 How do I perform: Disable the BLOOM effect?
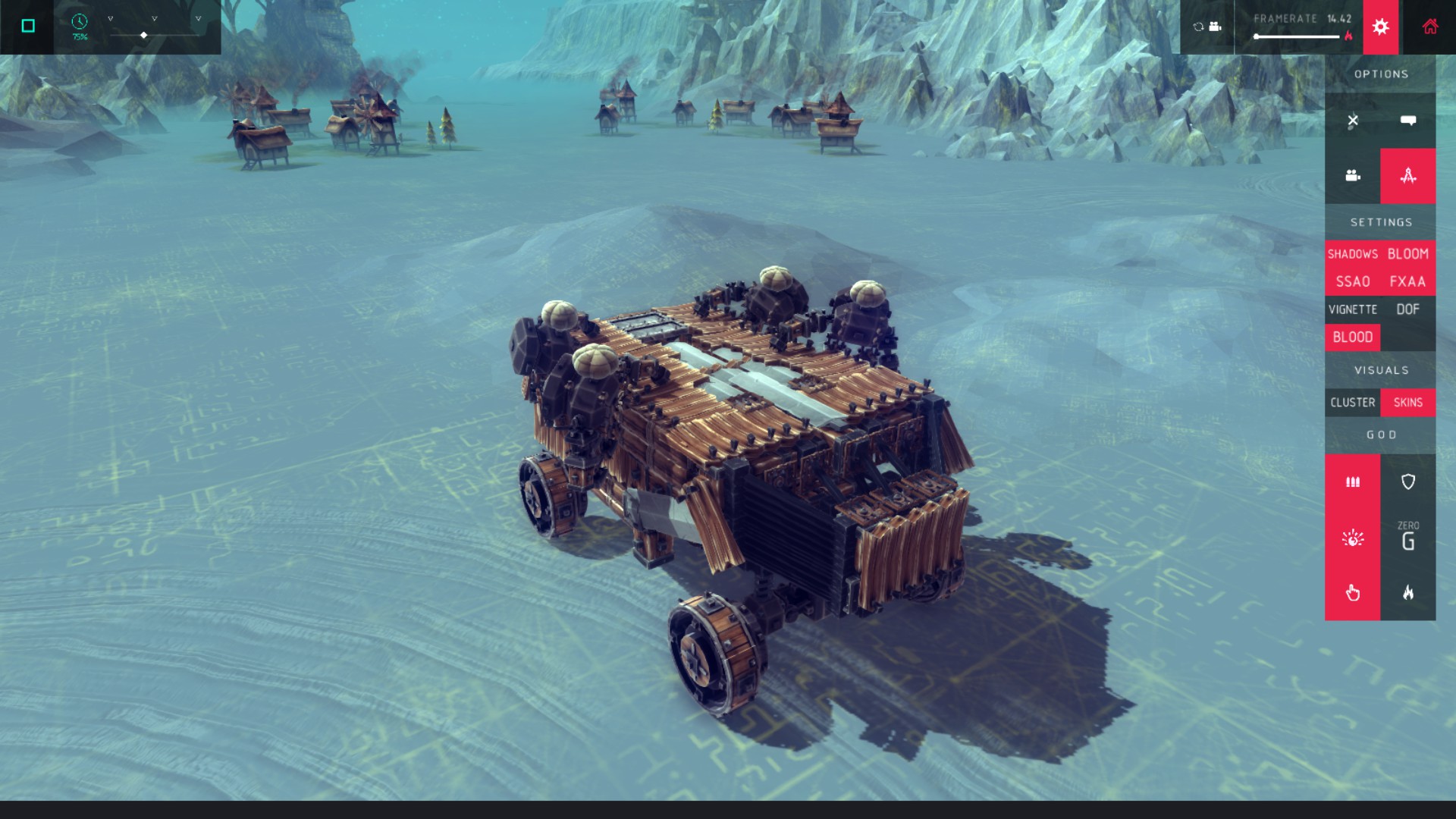[1408, 254]
